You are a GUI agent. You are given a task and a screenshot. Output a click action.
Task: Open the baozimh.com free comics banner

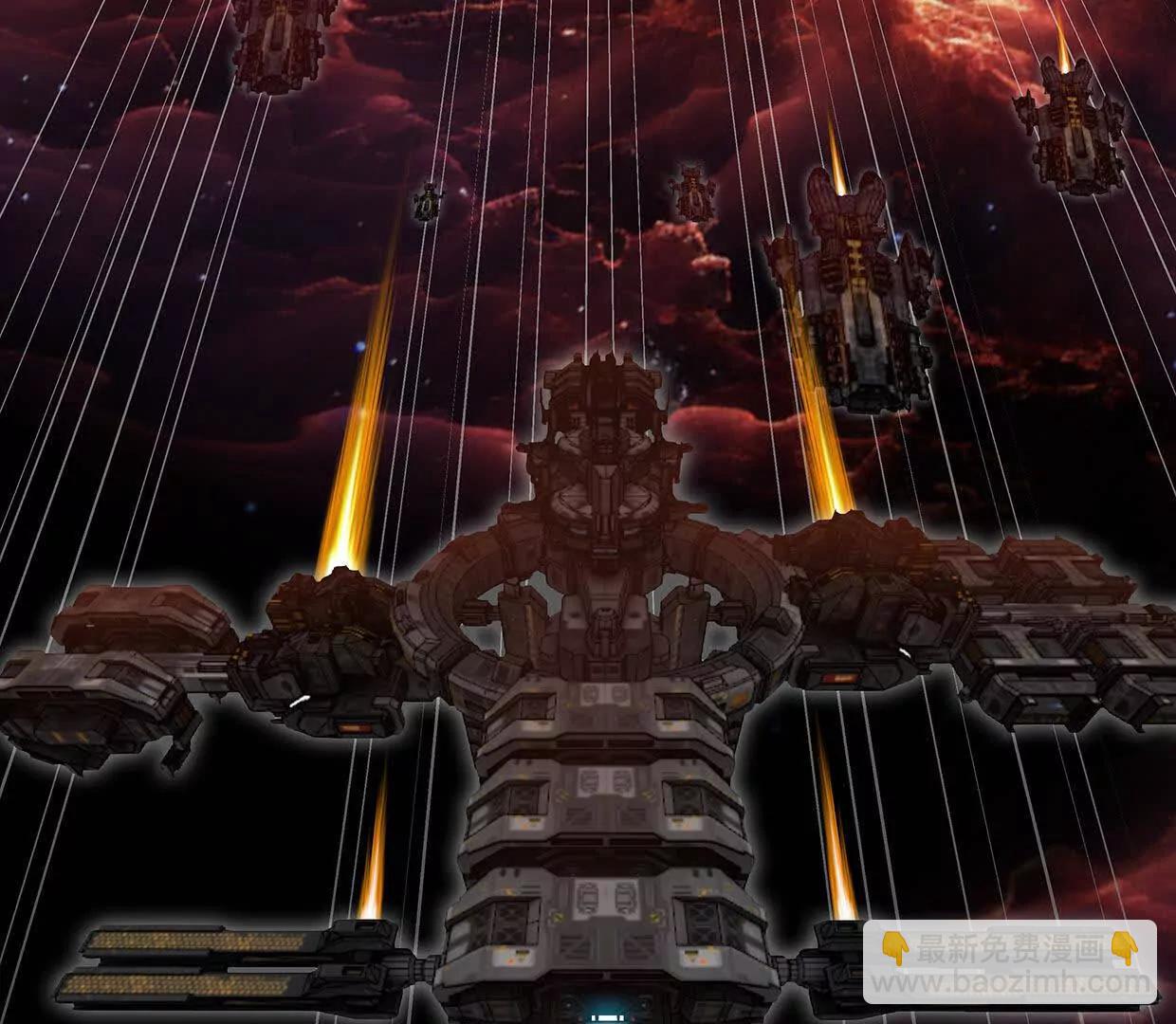[x=1009, y=961]
